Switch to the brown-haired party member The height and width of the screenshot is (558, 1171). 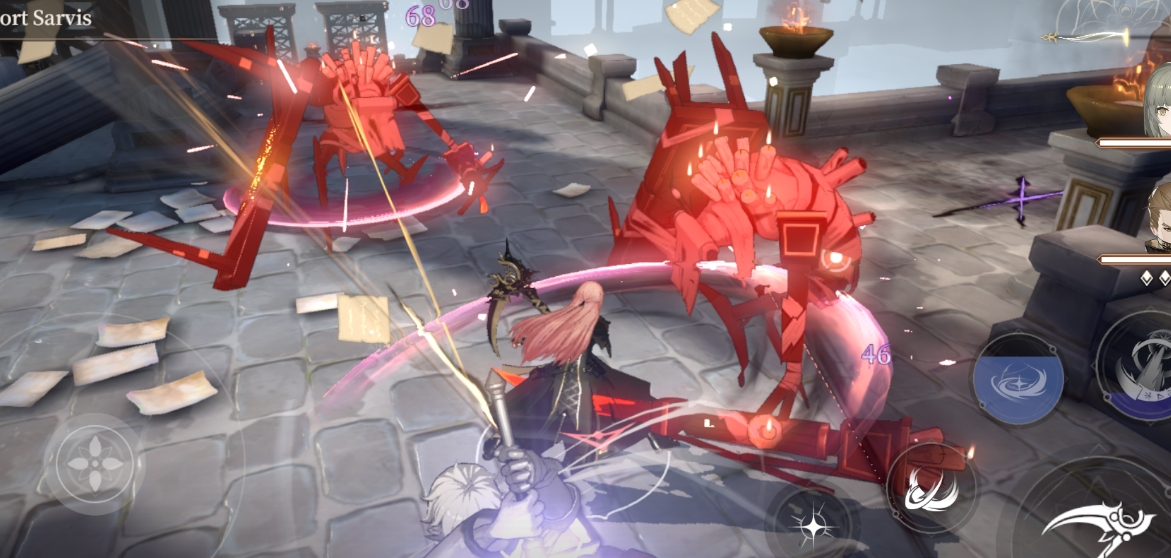click(1158, 216)
